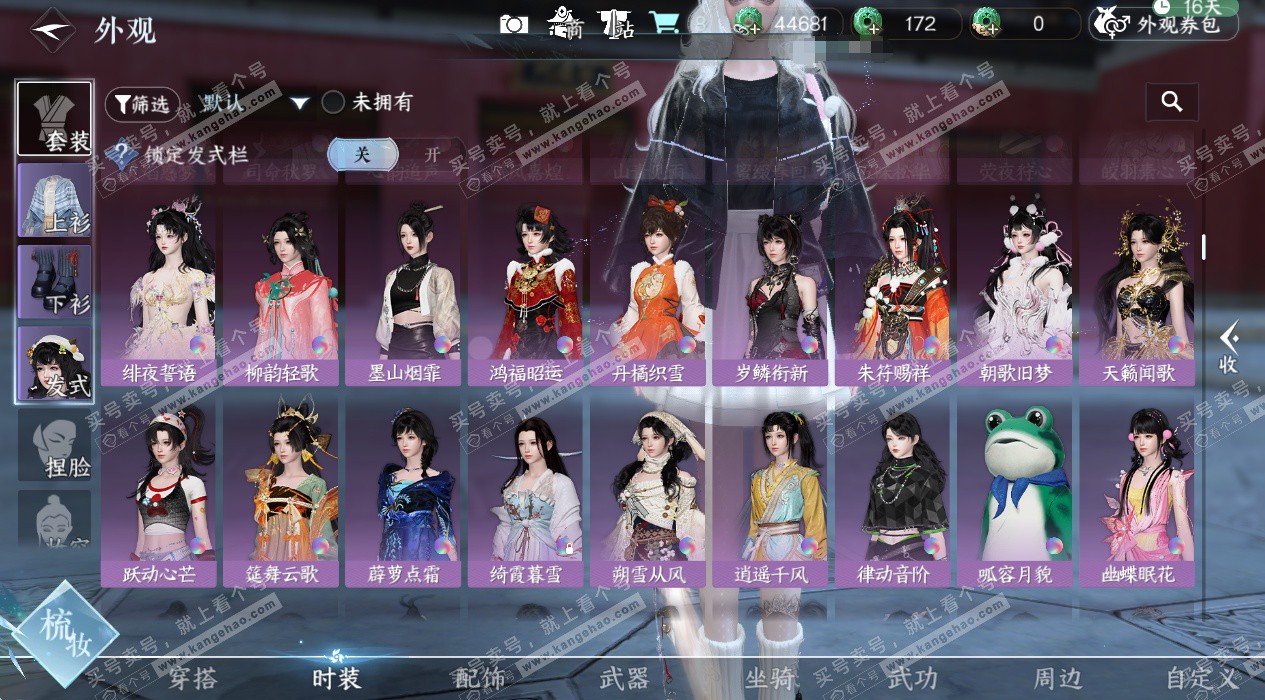This screenshot has height=700, width=1265.
Task: Go back using the top-left arrow
Action: click(52, 30)
